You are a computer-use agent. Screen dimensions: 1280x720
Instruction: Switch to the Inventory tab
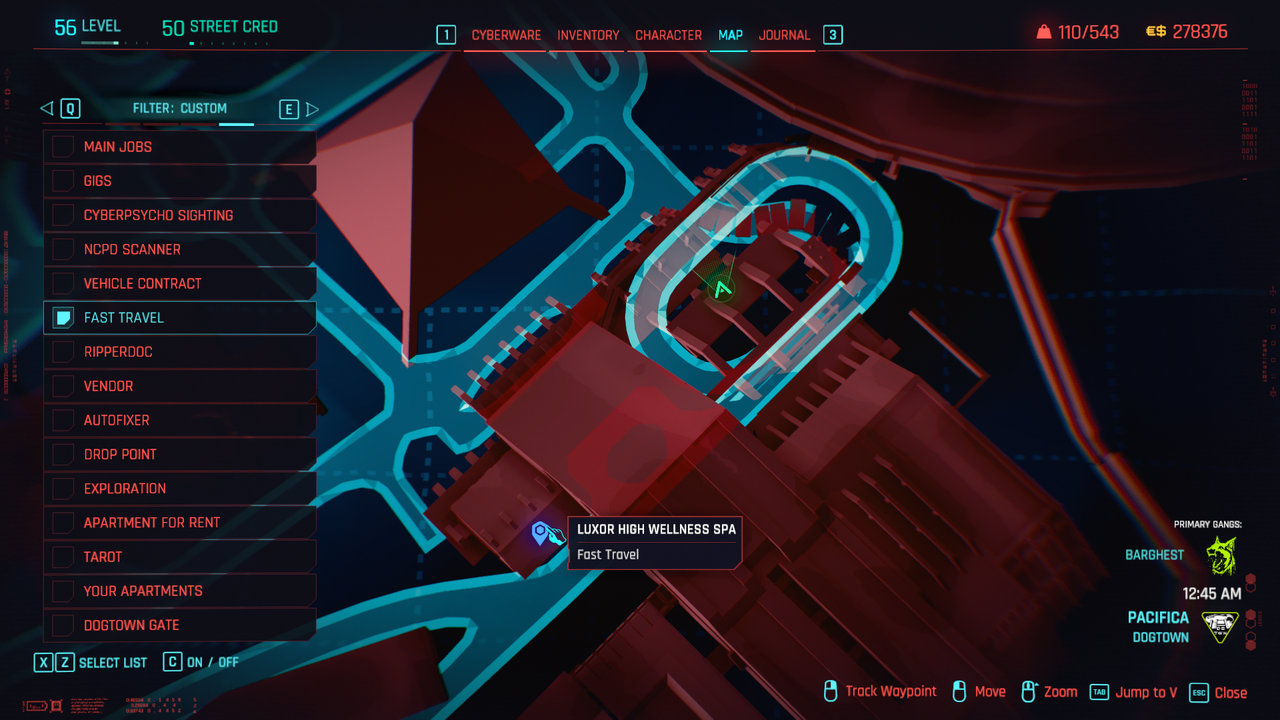(588, 35)
